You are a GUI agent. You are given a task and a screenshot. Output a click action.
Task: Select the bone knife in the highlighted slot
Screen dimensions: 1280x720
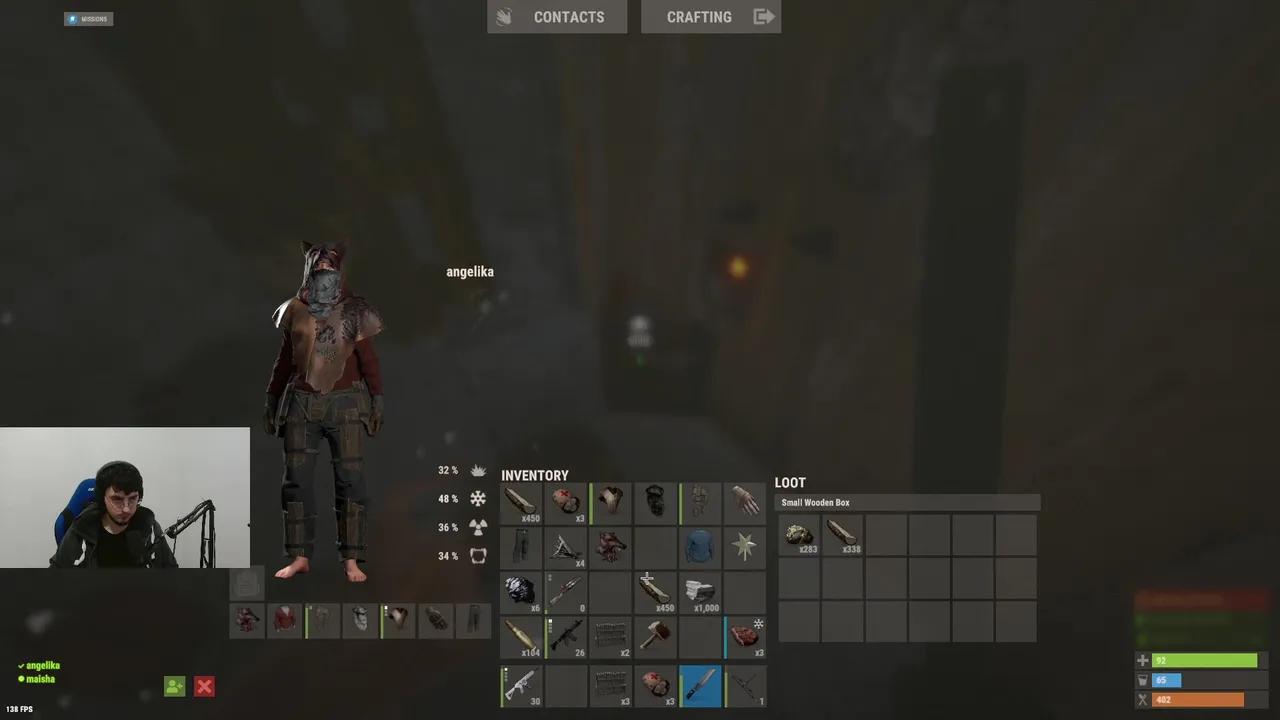click(x=700, y=685)
